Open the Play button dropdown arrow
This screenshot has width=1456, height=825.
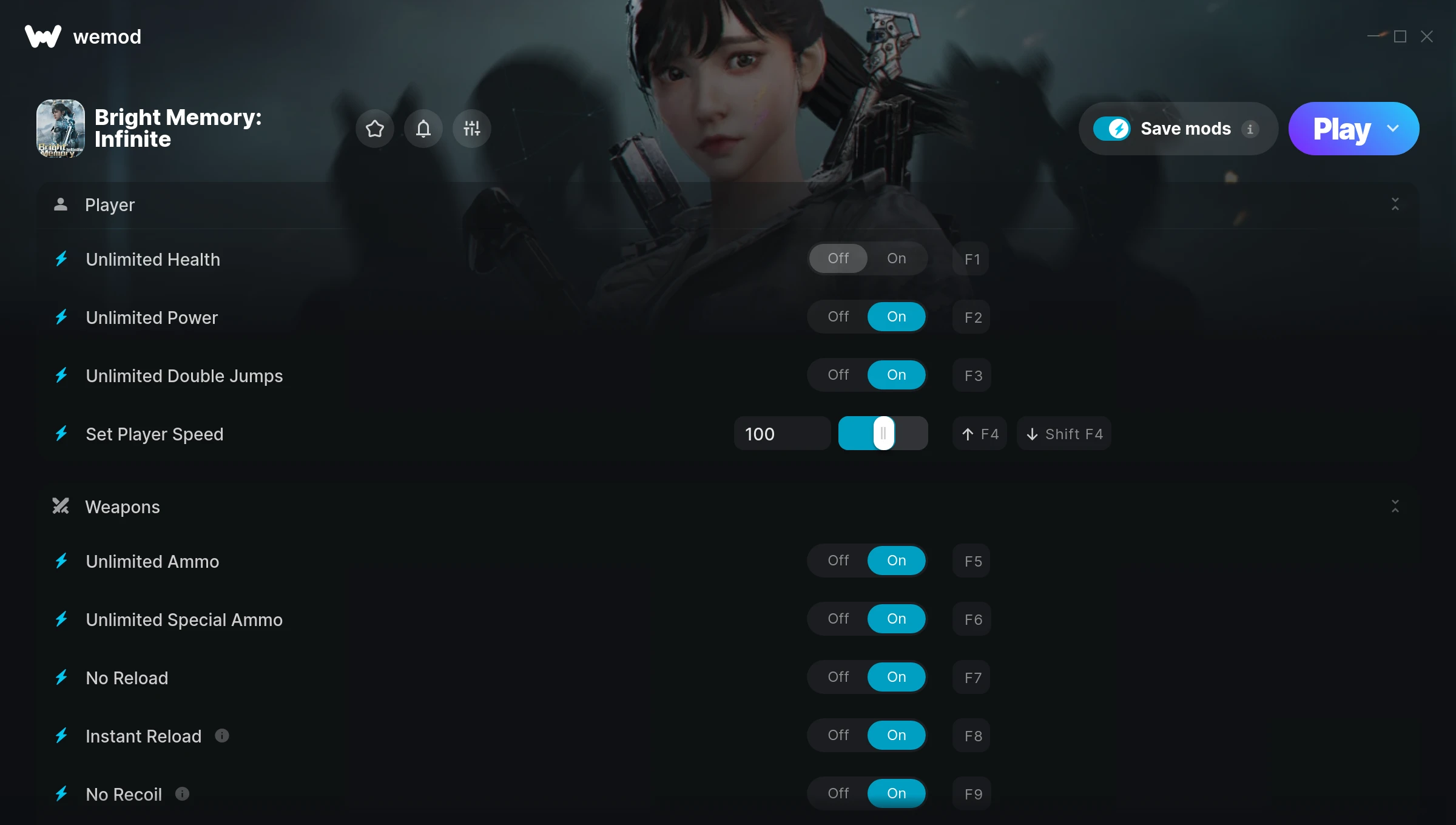coord(1393,129)
